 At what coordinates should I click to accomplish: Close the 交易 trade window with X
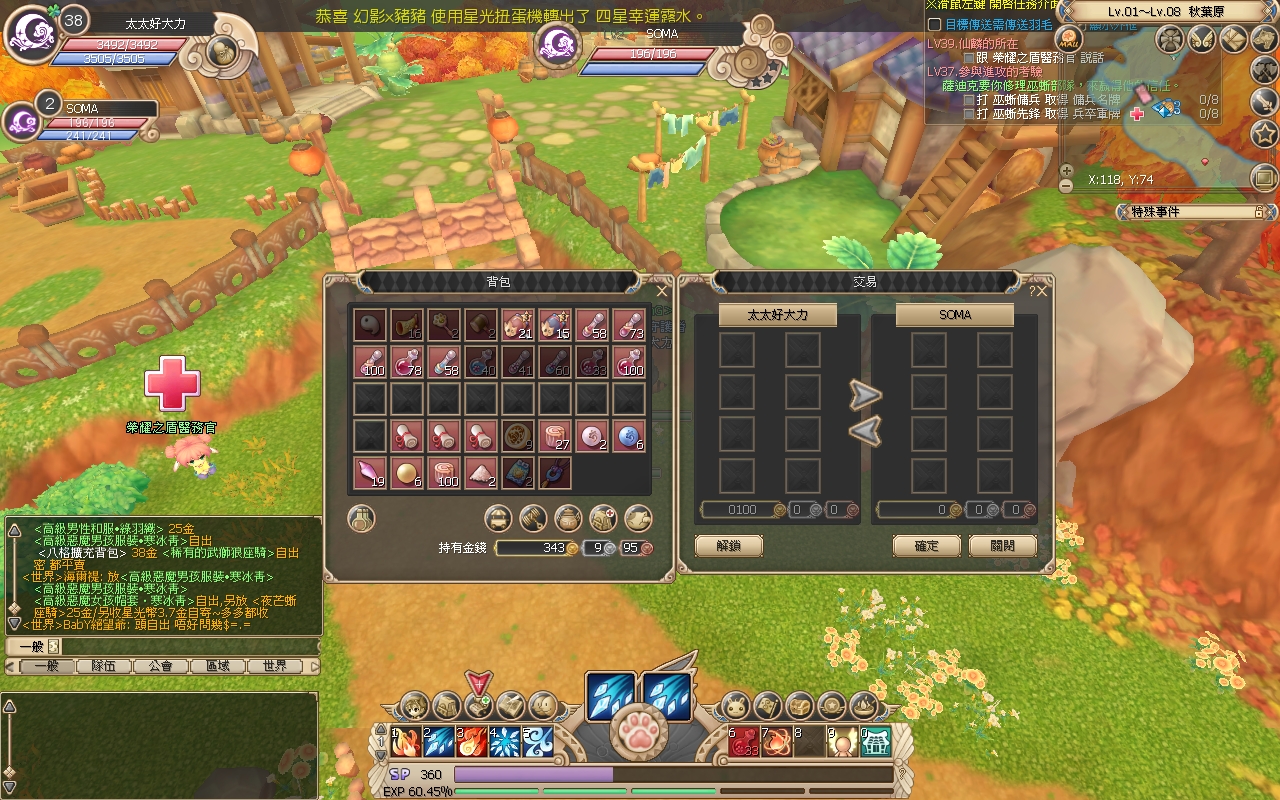[x=1043, y=291]
